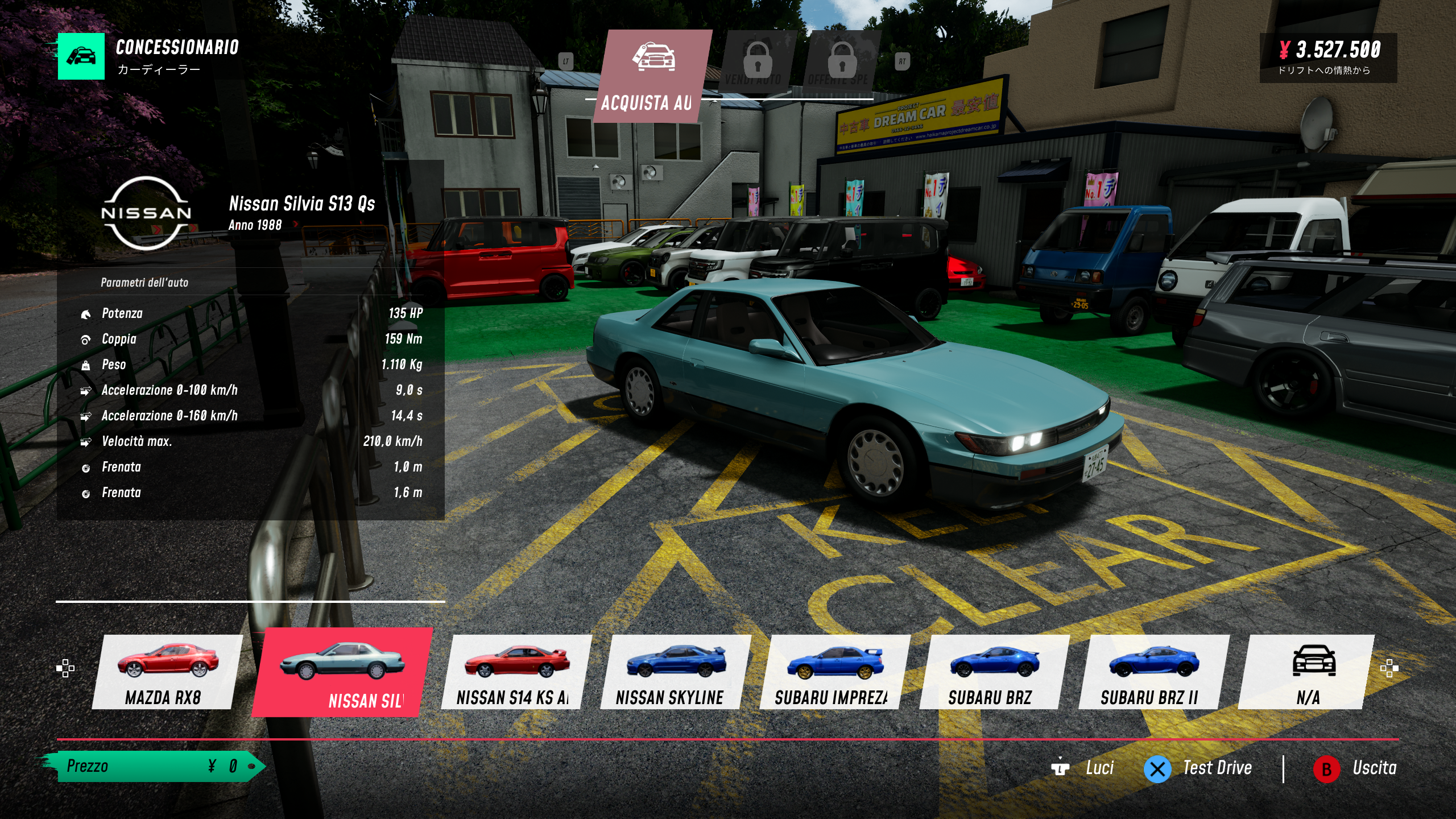Screen dimensions: 1456x819
Task: Choose the Mazda RX8 car tile
Action: tap(165, 672)
